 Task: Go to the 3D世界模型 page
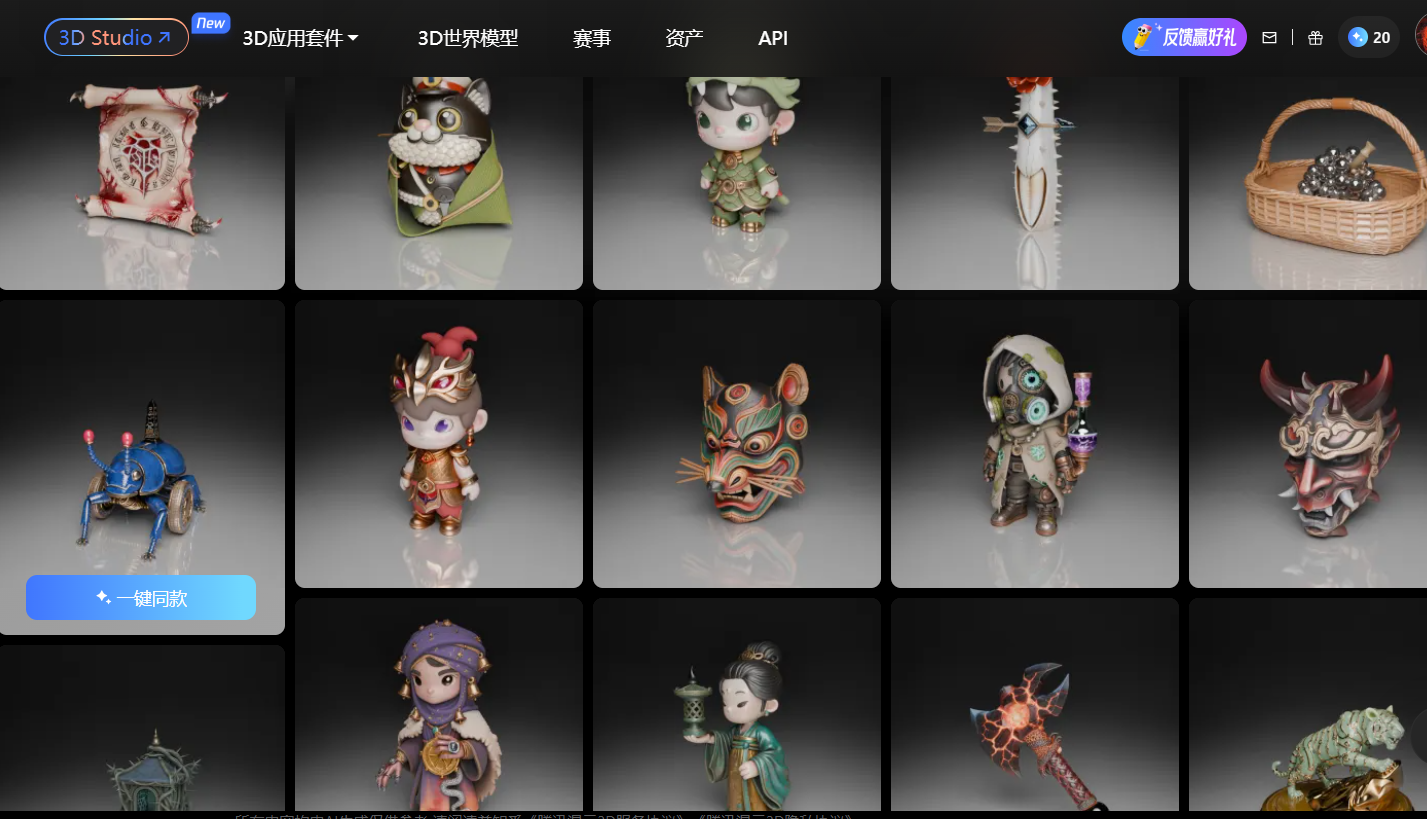(468, 38)
